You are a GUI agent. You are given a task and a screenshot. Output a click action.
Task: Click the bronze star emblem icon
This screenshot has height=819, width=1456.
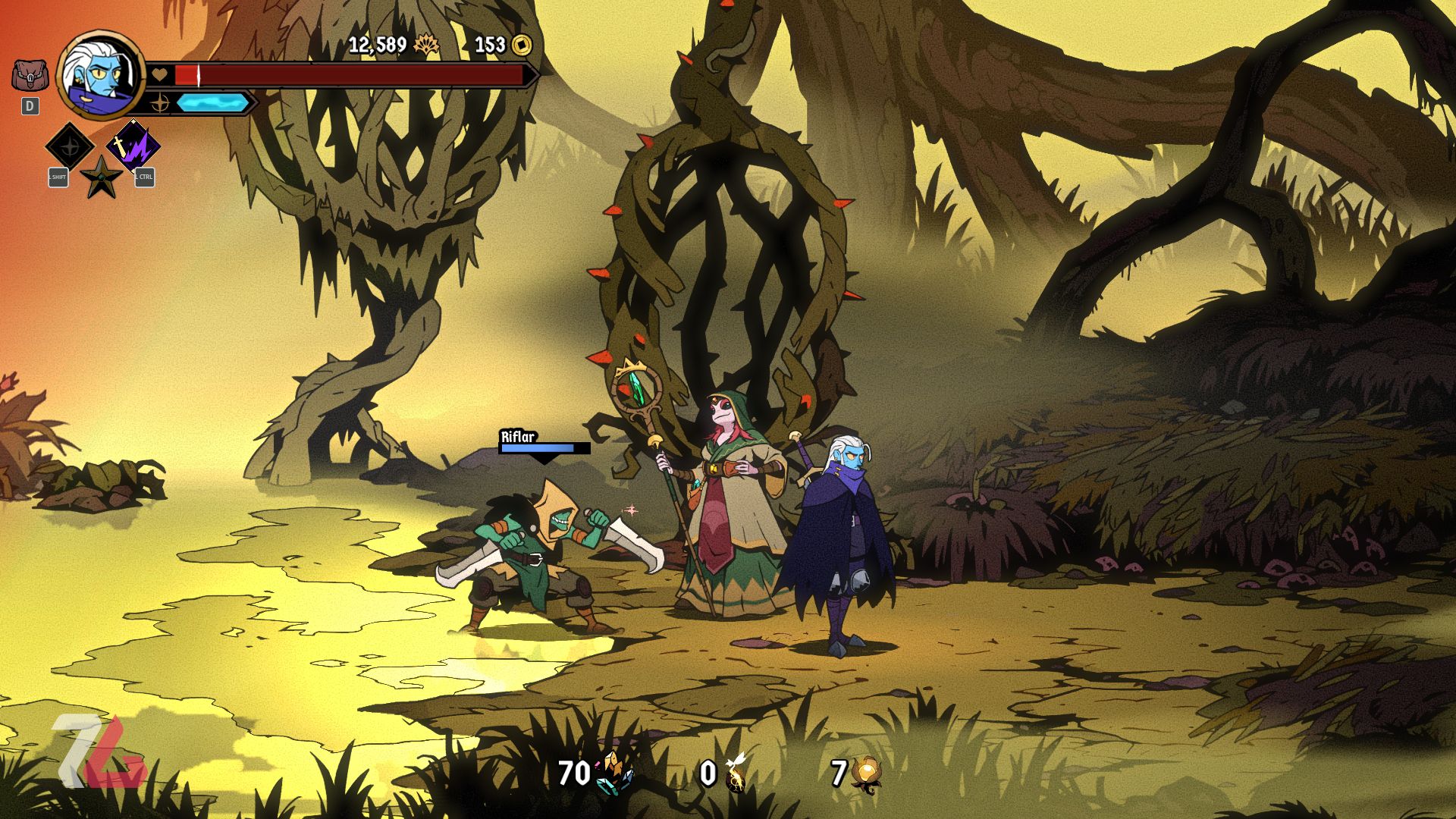[101, 177]
